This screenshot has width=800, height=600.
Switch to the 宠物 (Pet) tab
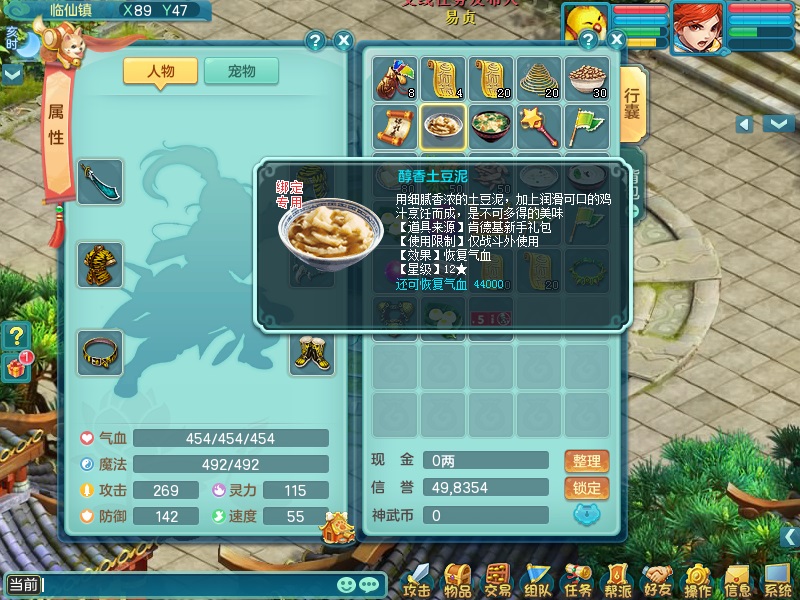(241, 72)
